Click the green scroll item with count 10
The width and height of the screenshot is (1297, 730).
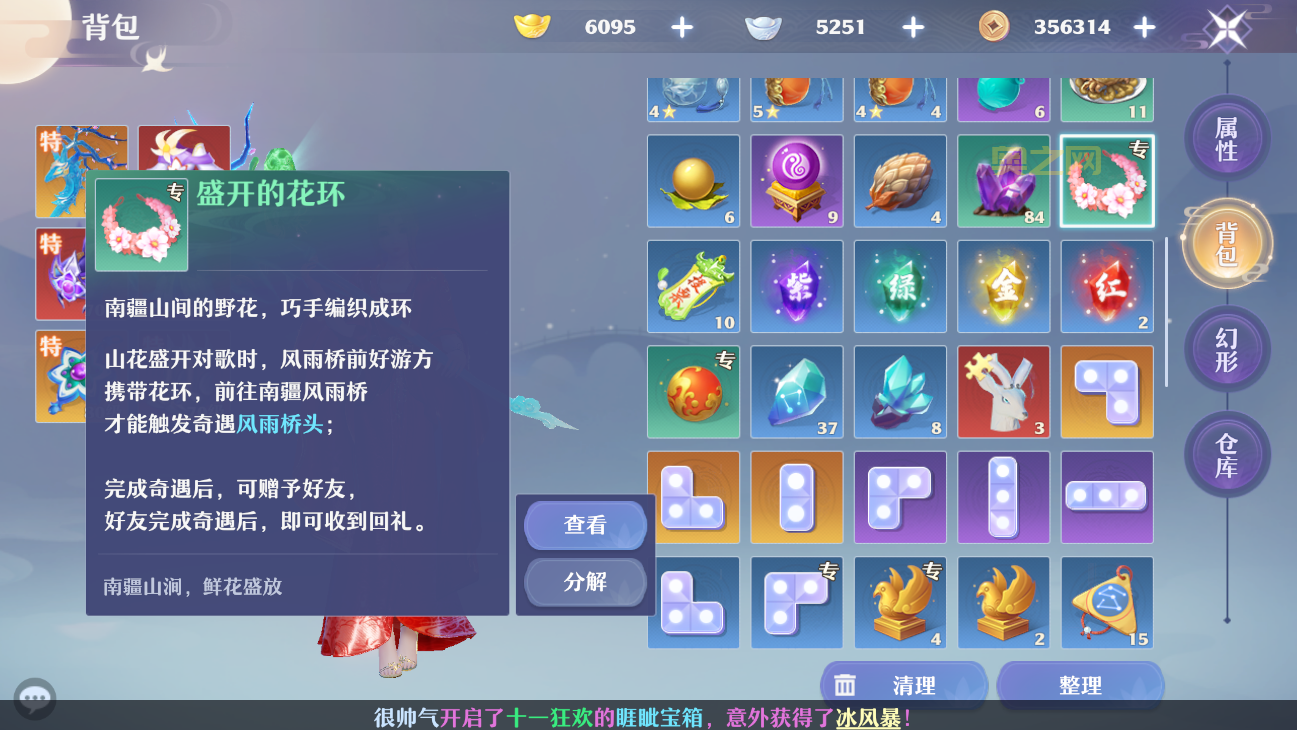[693, 286]
